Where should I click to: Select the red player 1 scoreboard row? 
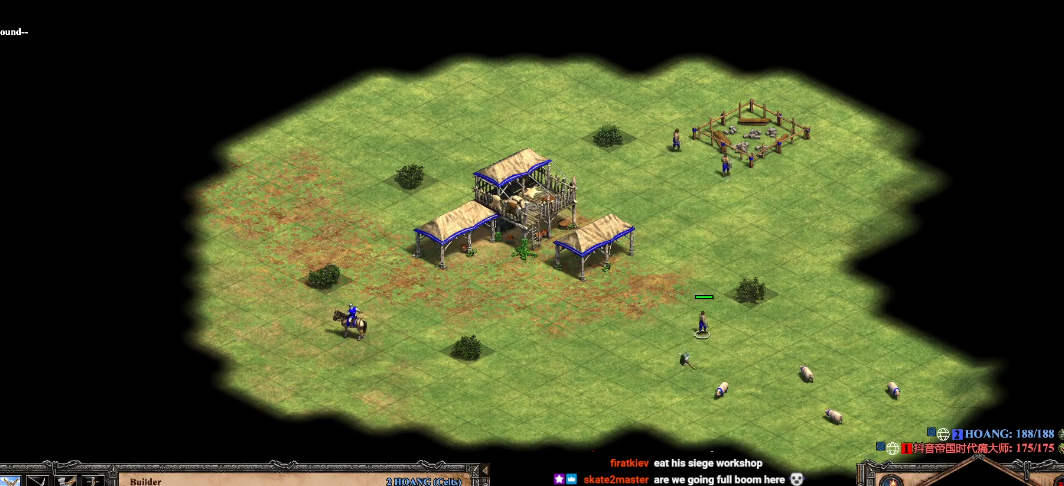[x=984, y=448]
